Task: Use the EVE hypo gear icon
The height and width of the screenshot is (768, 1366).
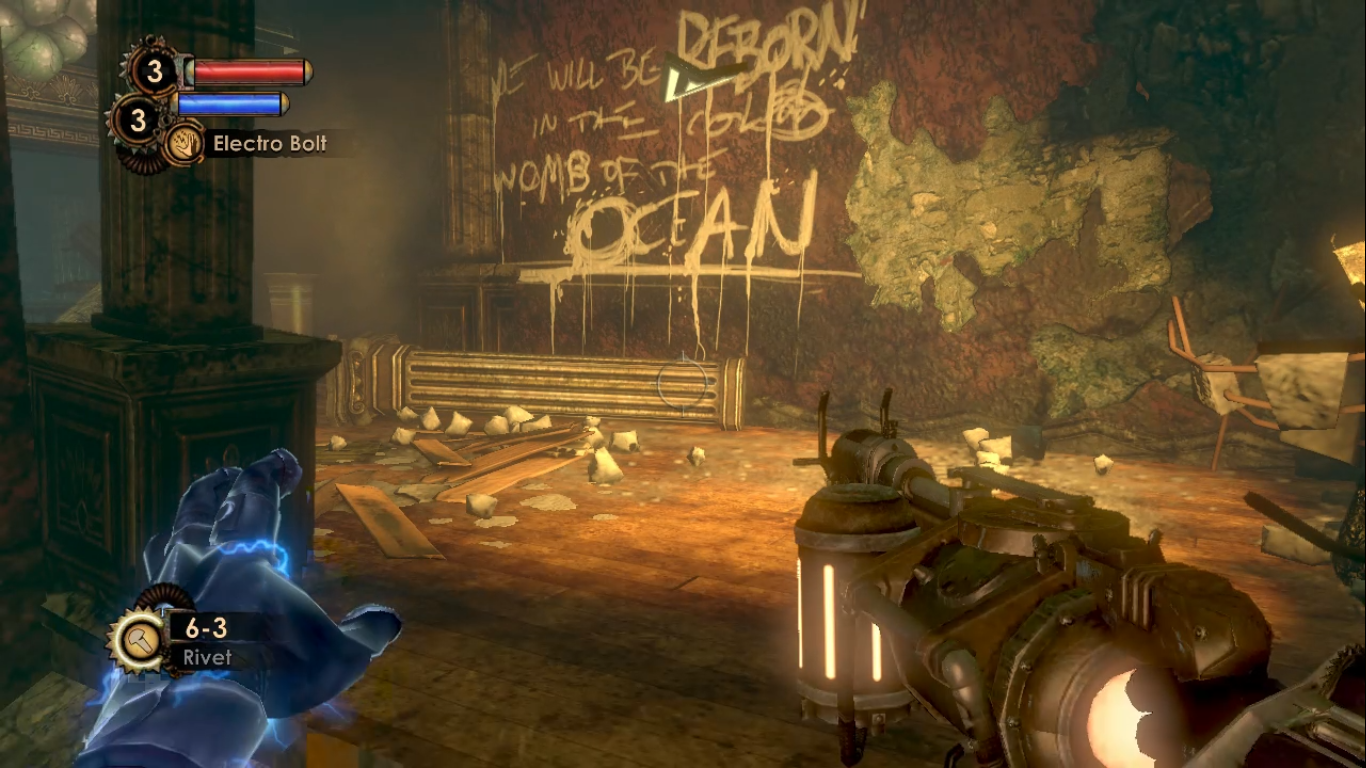Action: coord(138,121)
